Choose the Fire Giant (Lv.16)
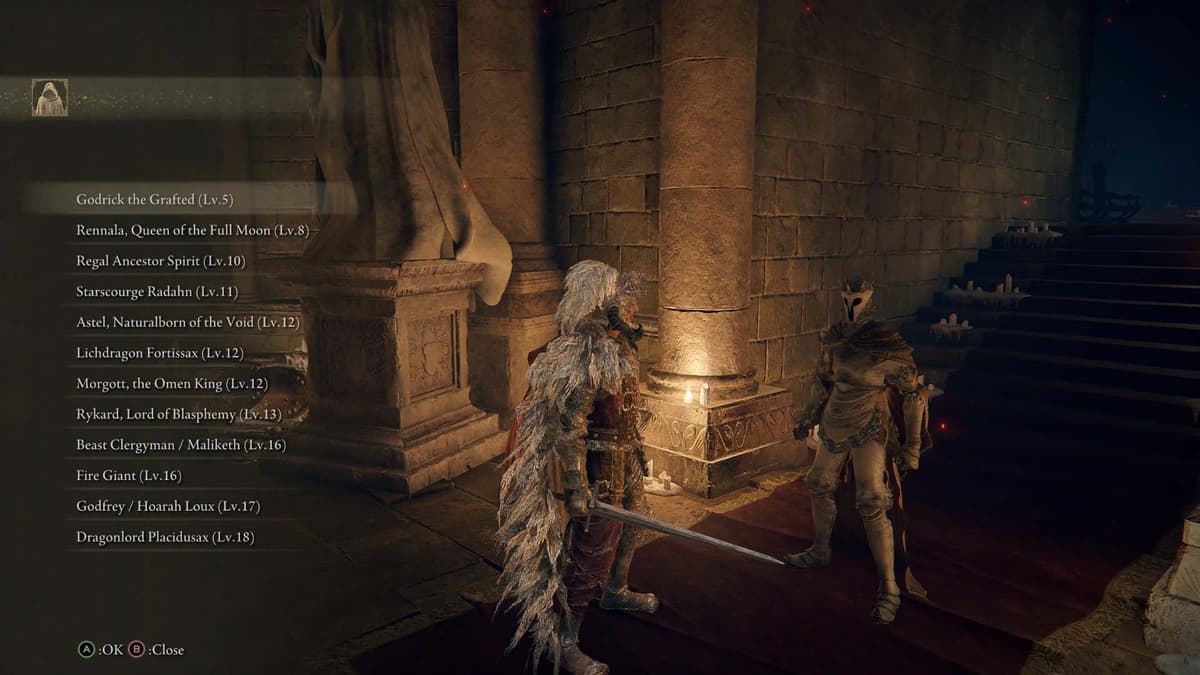Image resolution: width=1200 pixels, height=675 pixels. coord(129,476)
